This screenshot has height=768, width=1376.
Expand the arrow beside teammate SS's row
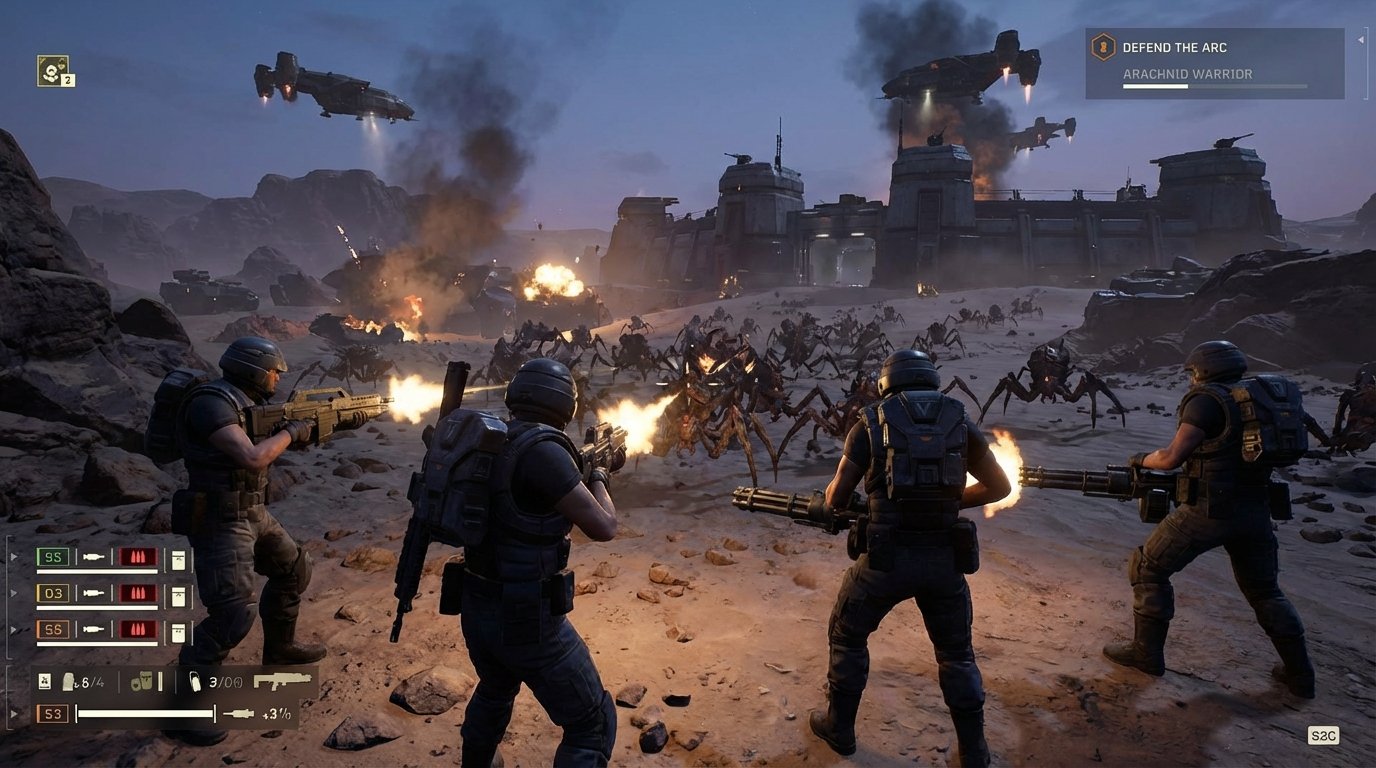12,629
